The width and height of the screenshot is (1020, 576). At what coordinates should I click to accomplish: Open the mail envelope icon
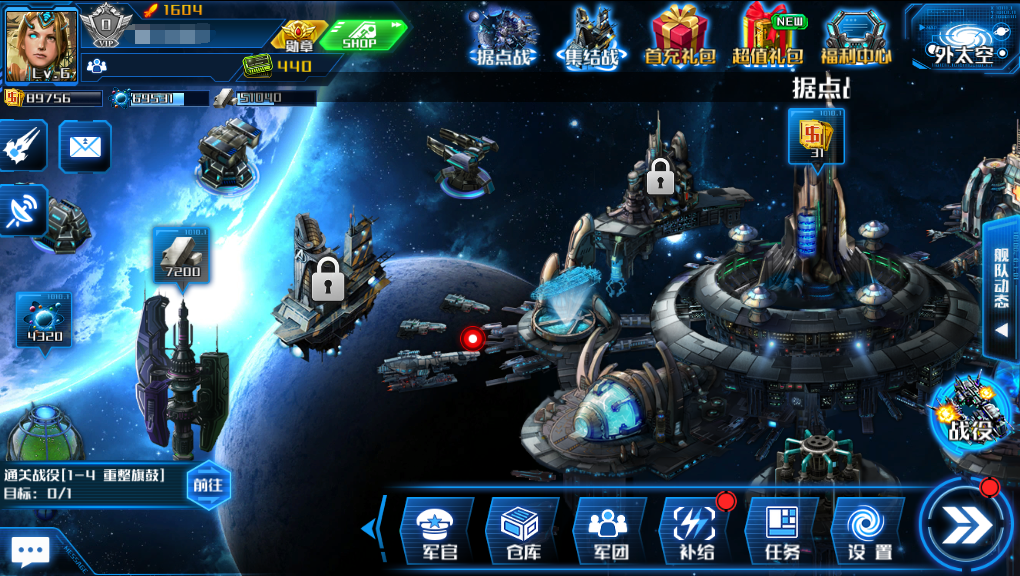pyautogui.click(x=85, y=147)
